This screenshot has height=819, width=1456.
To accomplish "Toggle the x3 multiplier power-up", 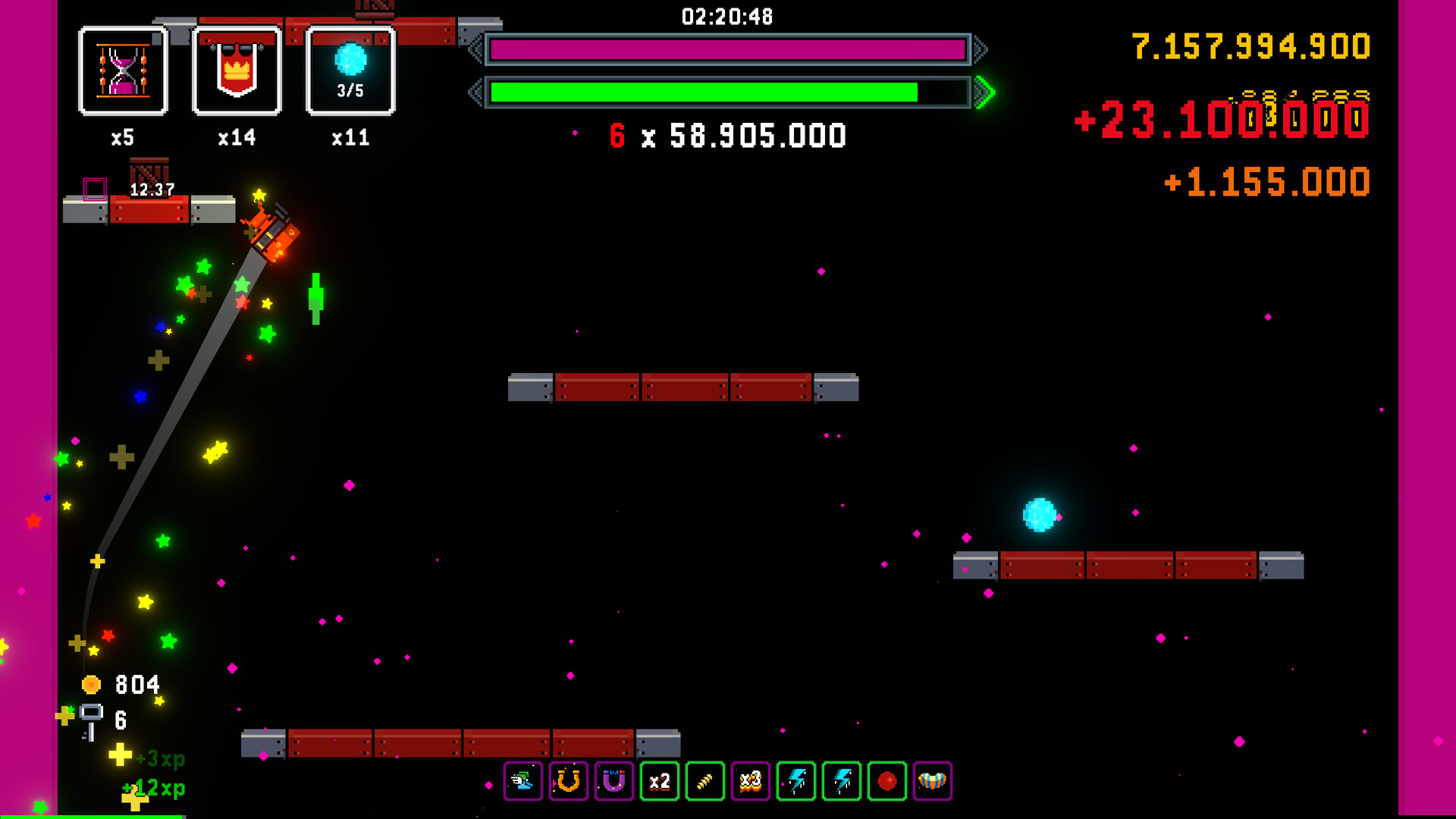I will coord(750,782).
